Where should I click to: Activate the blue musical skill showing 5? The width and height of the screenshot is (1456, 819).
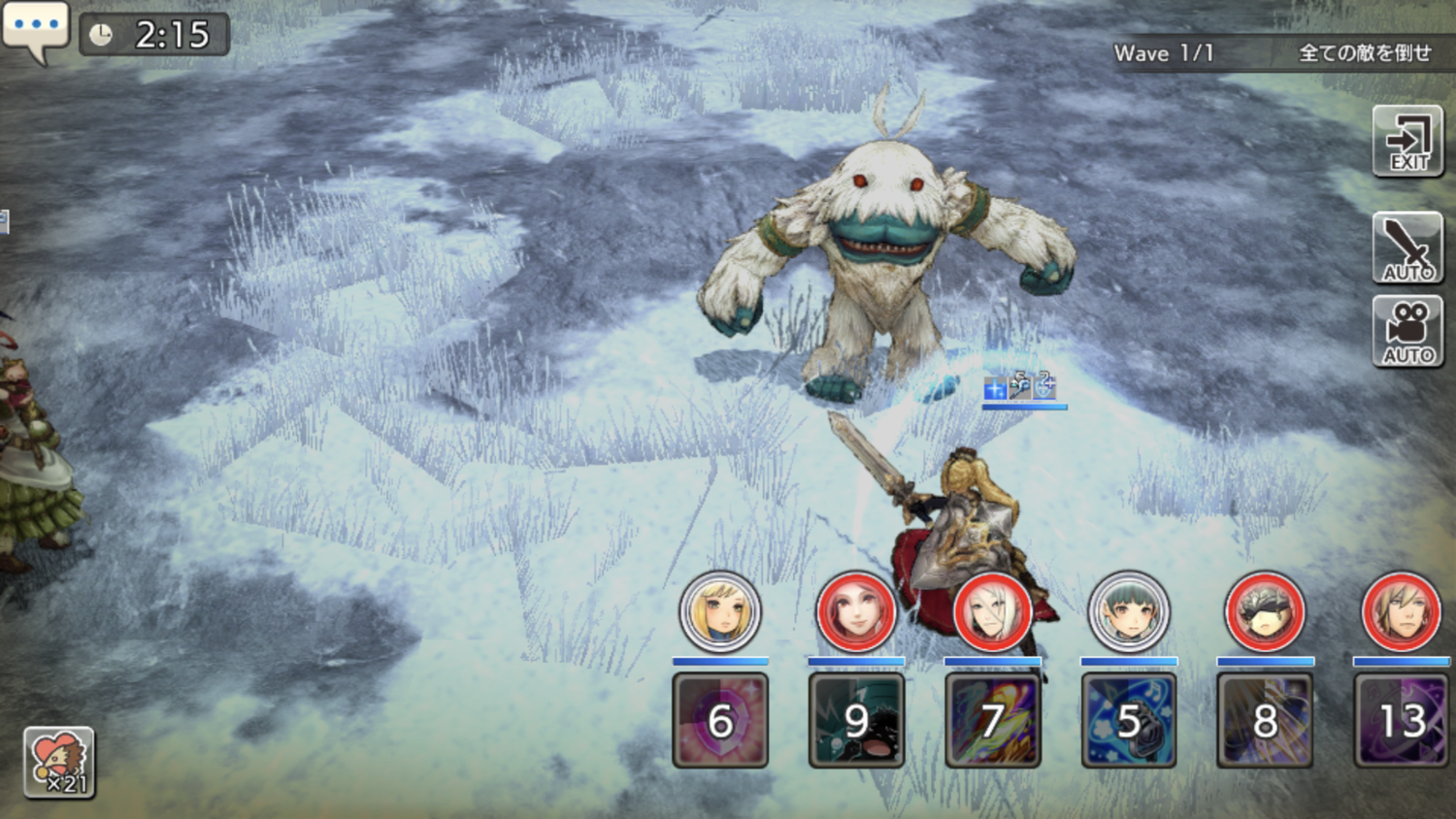click(1129, 720)
